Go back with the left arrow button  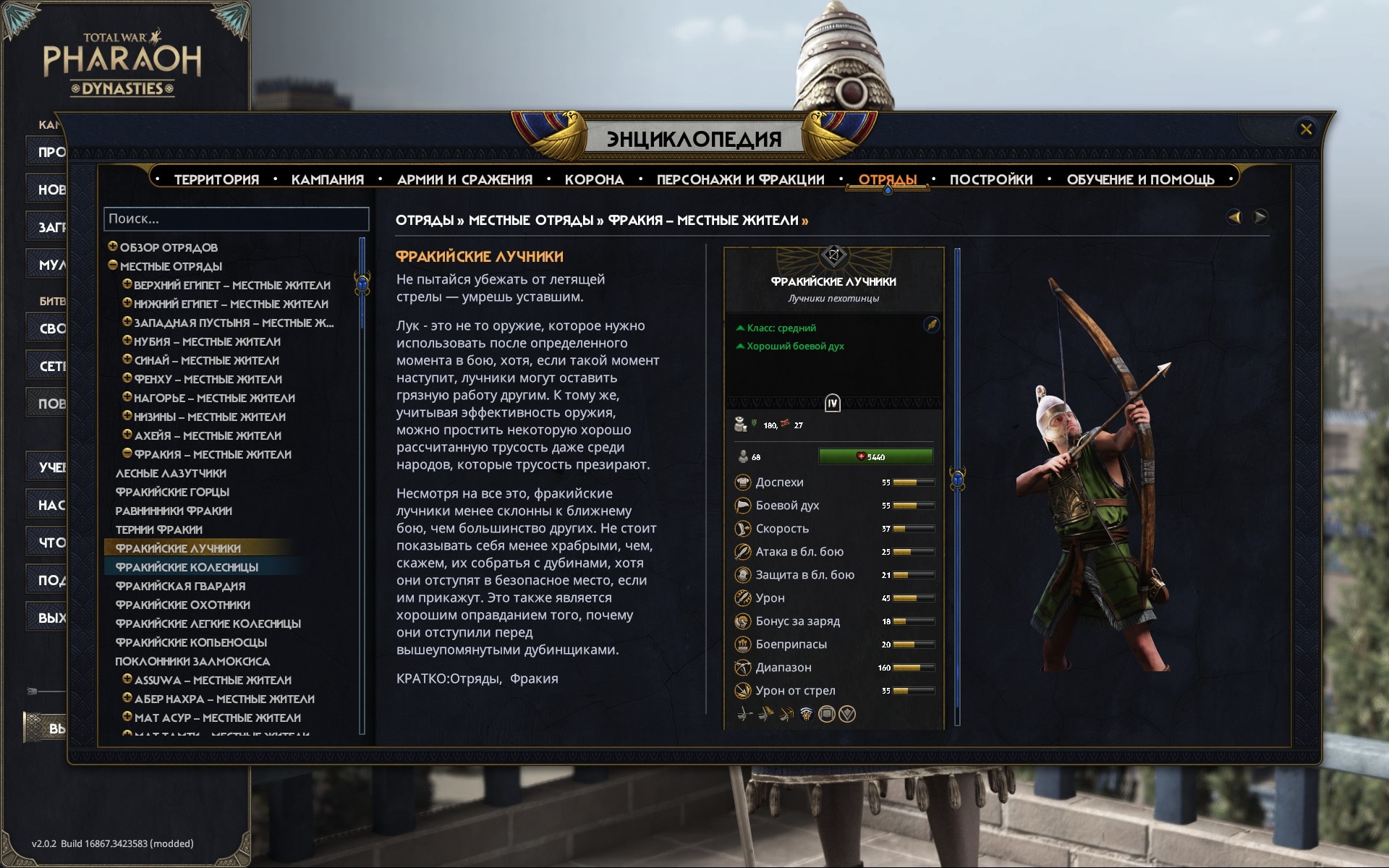[x=1234, y=217]
